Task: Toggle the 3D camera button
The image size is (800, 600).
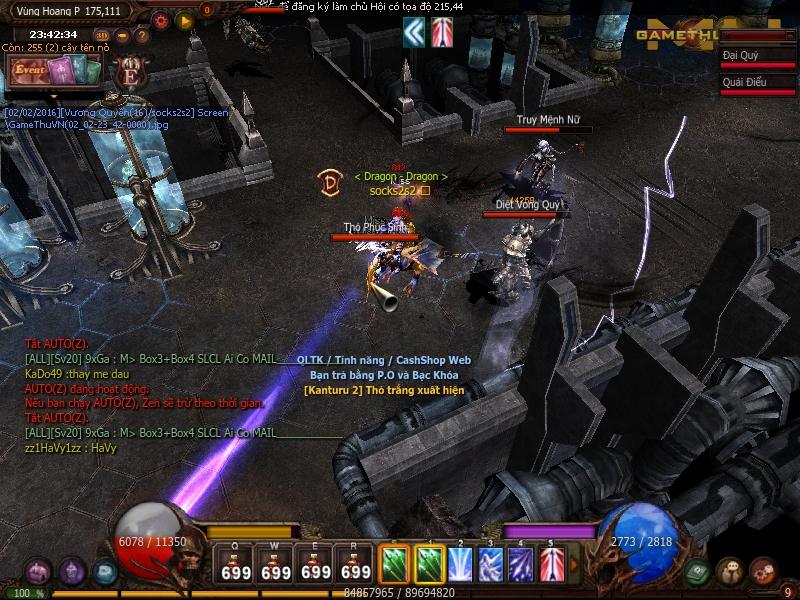Action: pyautogui.click(x=101, y=35)
